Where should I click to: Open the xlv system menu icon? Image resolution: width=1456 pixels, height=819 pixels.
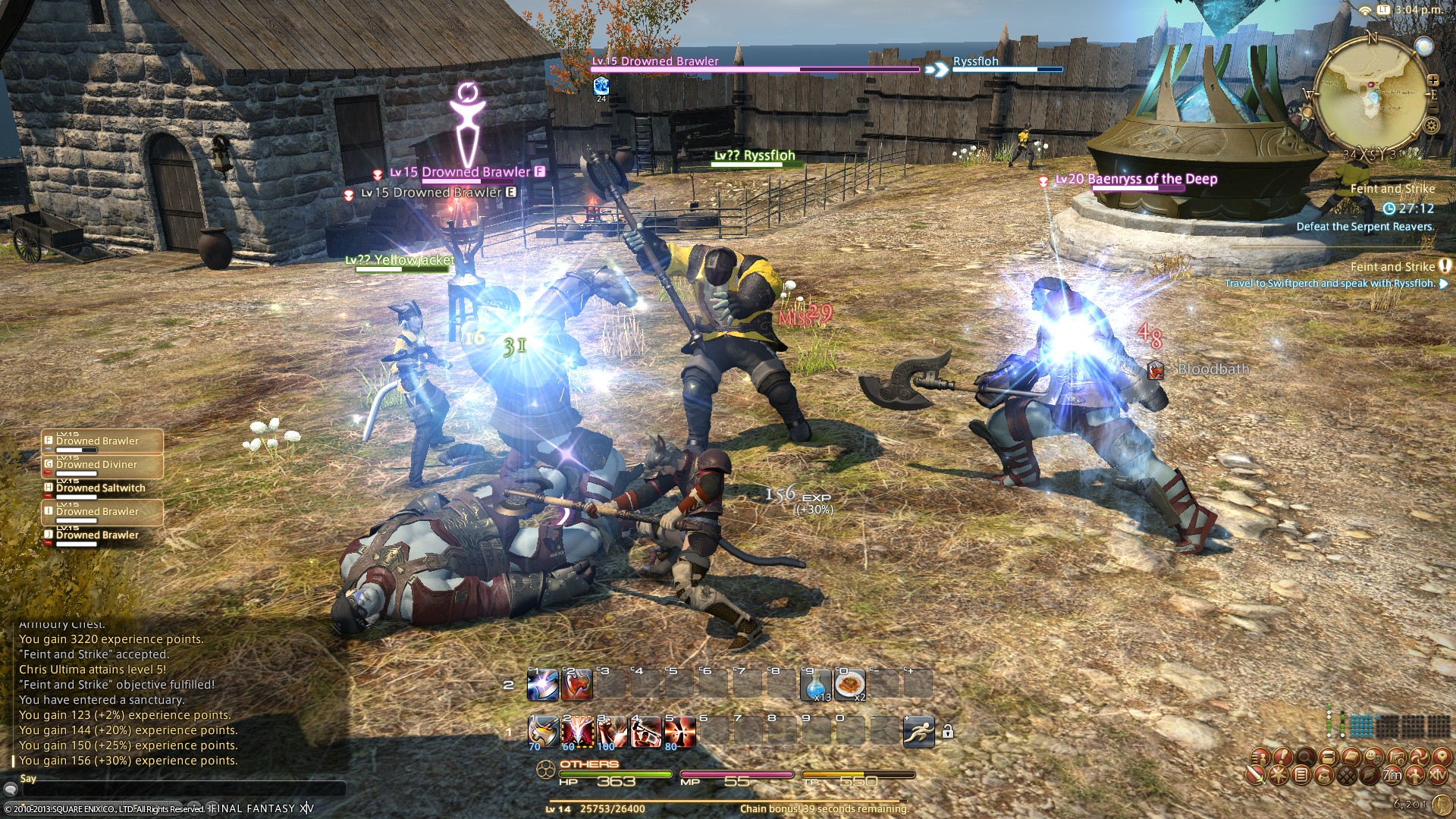point(1438,775)
